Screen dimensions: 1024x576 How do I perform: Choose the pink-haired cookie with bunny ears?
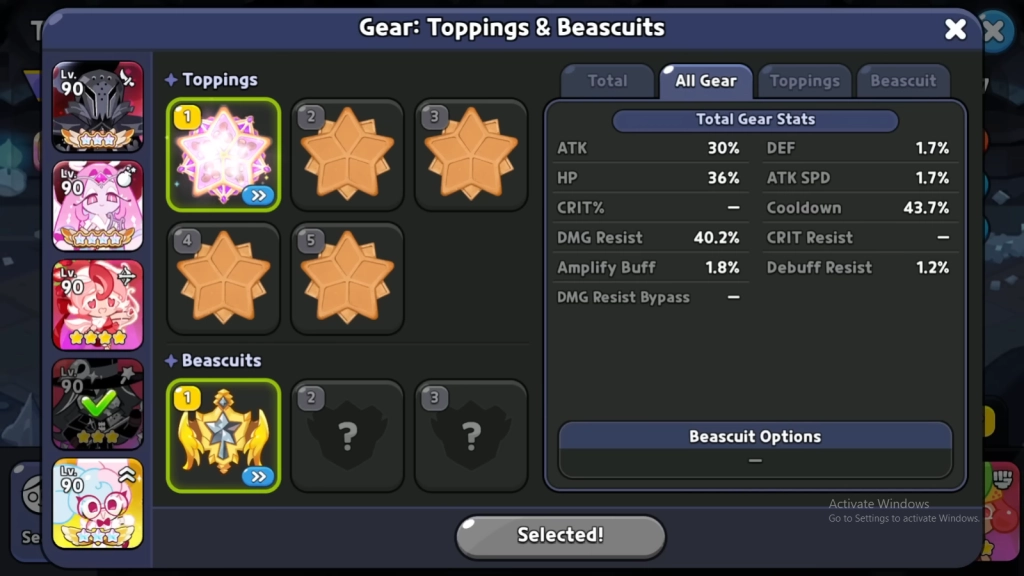pyautogui.click(x=98, y=205)
